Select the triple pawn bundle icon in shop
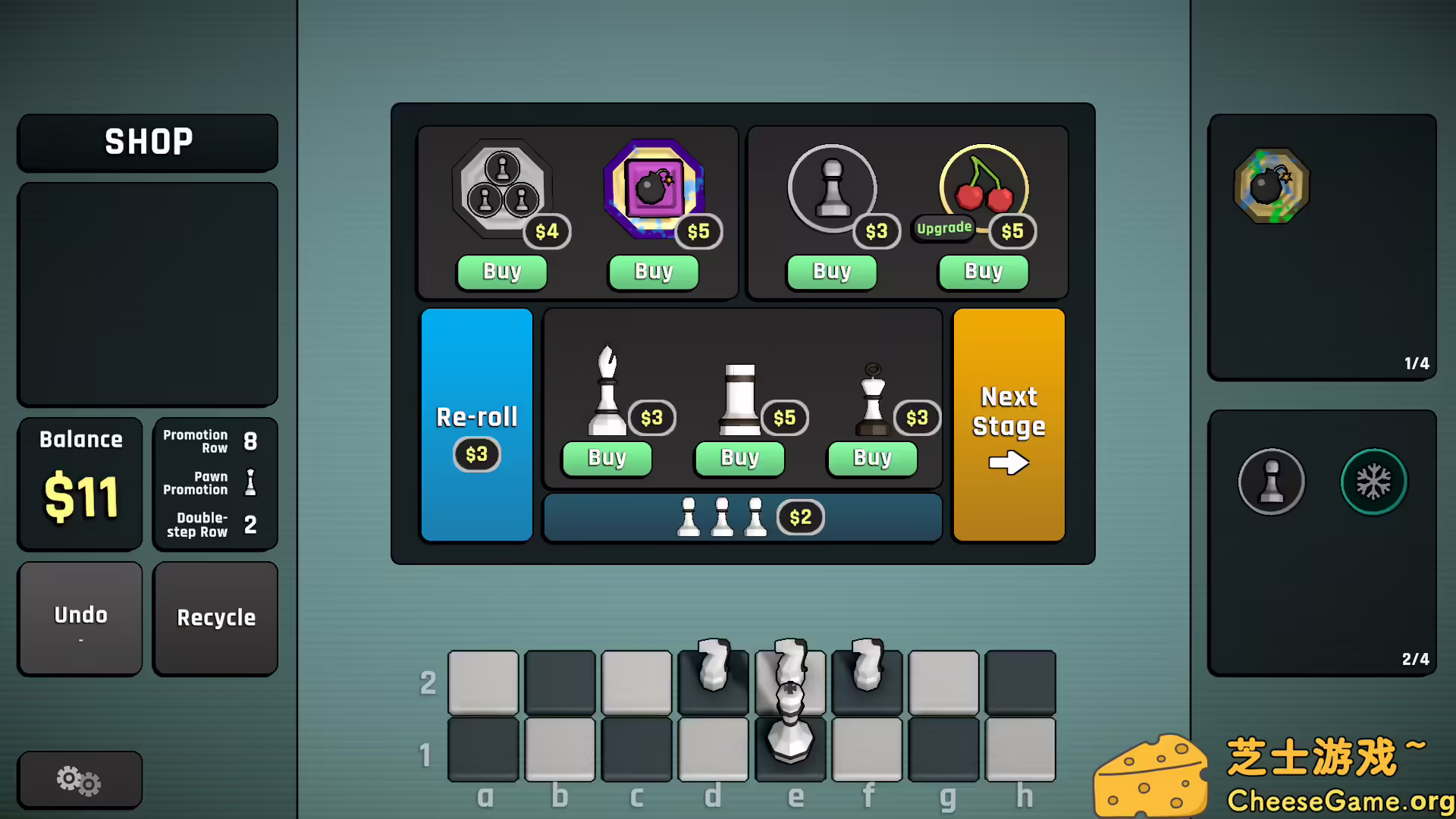The image size is (1456, 819). 502,190
